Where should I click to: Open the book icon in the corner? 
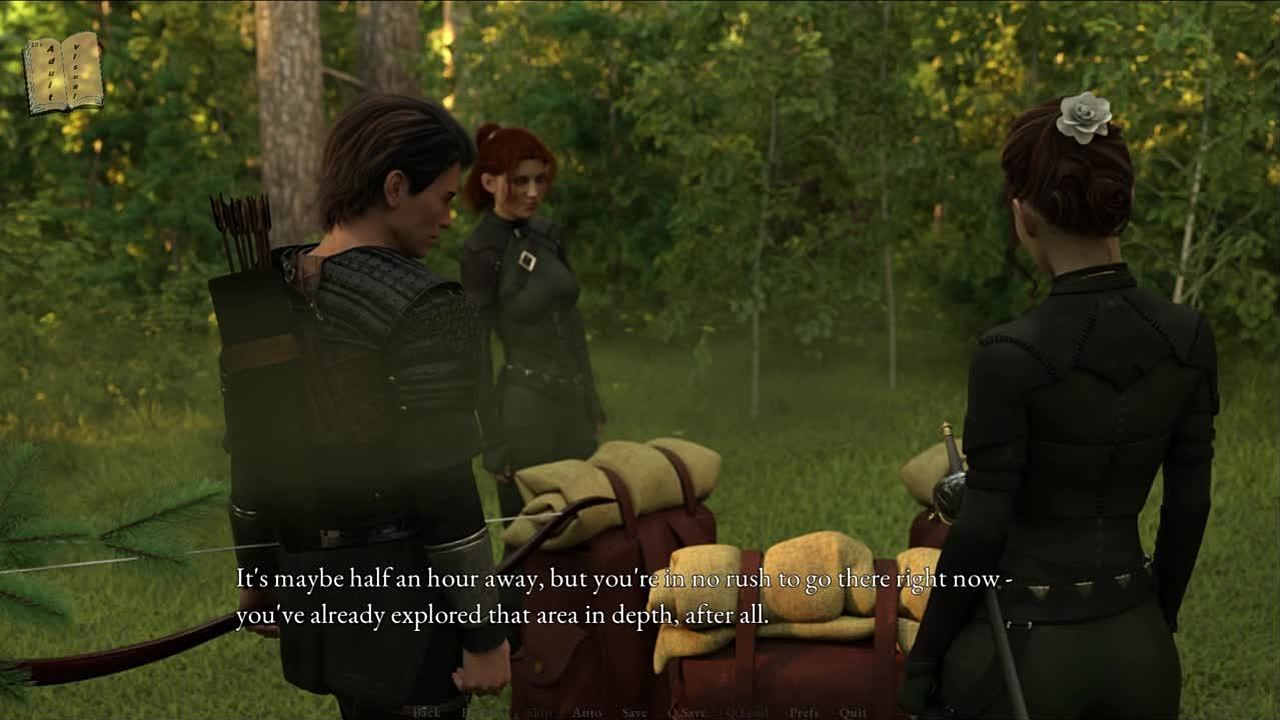click(x=63, y=72)
